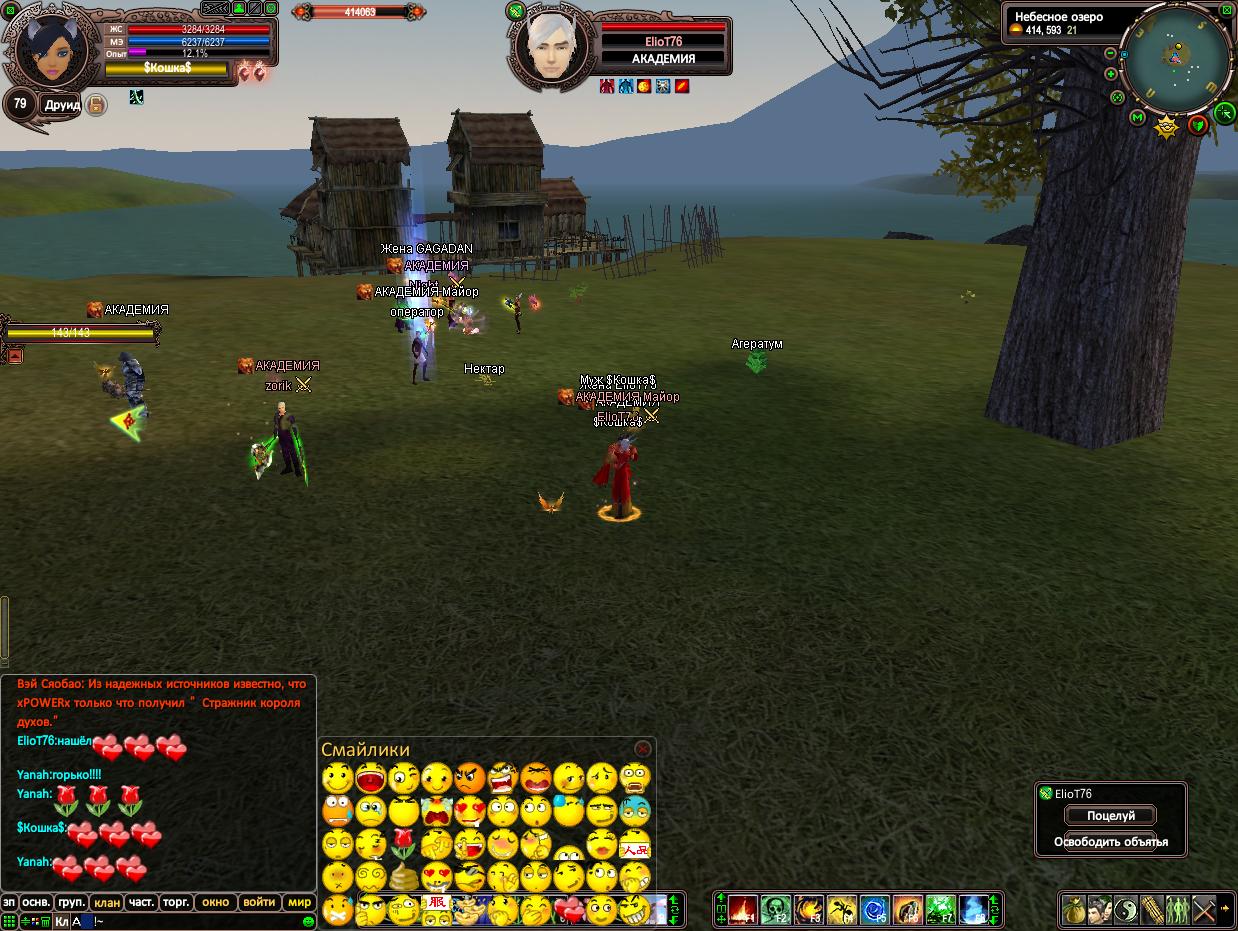
Task: Open the world map via M button
Action: coord(1137,118)
